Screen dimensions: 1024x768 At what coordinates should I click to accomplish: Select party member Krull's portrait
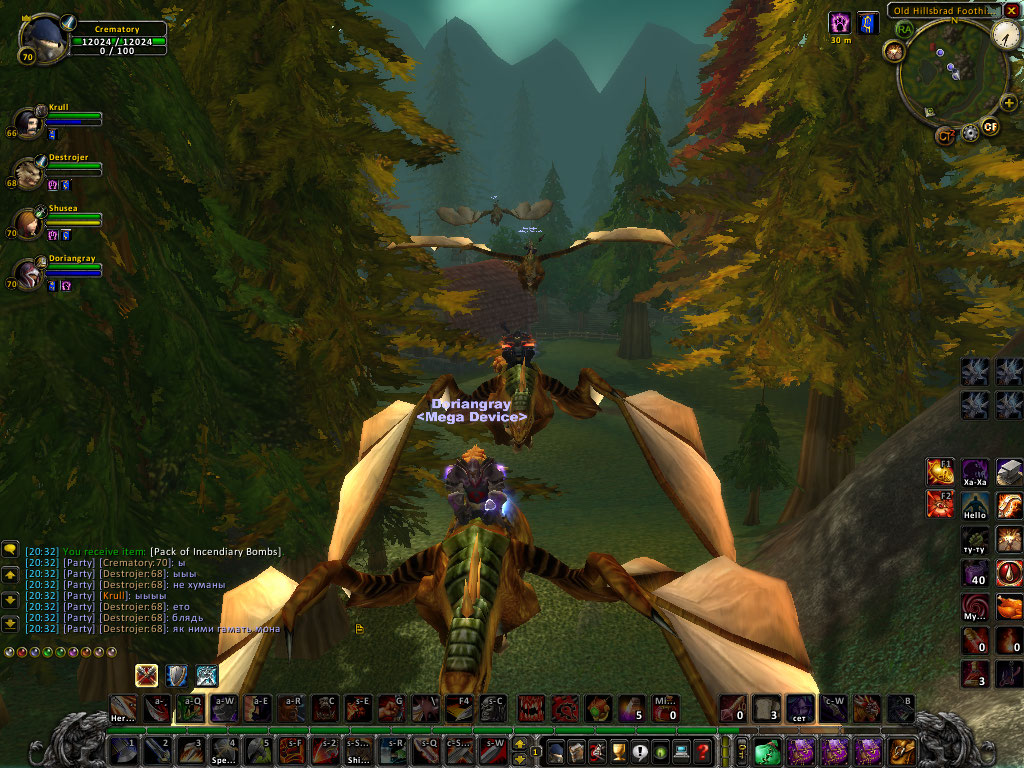[x=29, y=122]
